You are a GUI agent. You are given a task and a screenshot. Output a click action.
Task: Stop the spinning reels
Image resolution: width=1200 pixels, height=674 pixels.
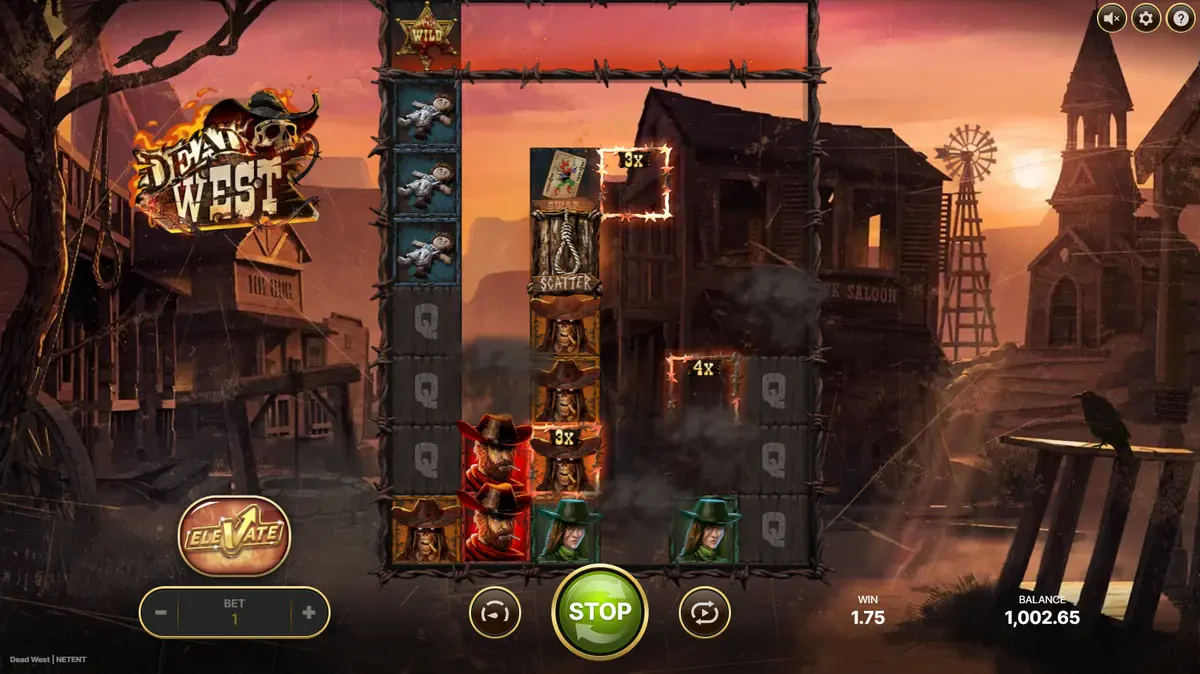600,611
